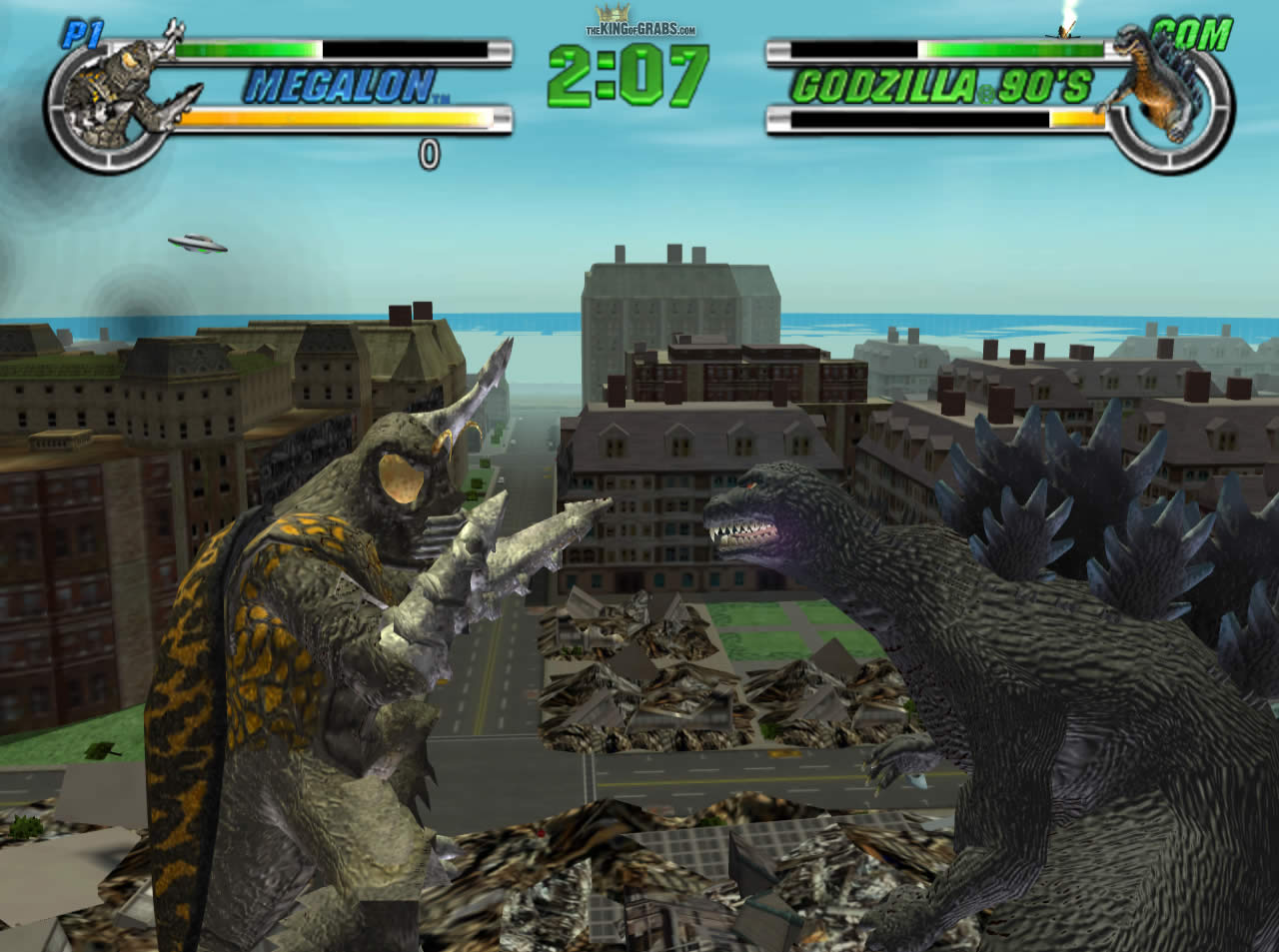Click the THEKINGOFGRABS.com watermark text
The image size is (1279, 952).
[x=639, y=28]
